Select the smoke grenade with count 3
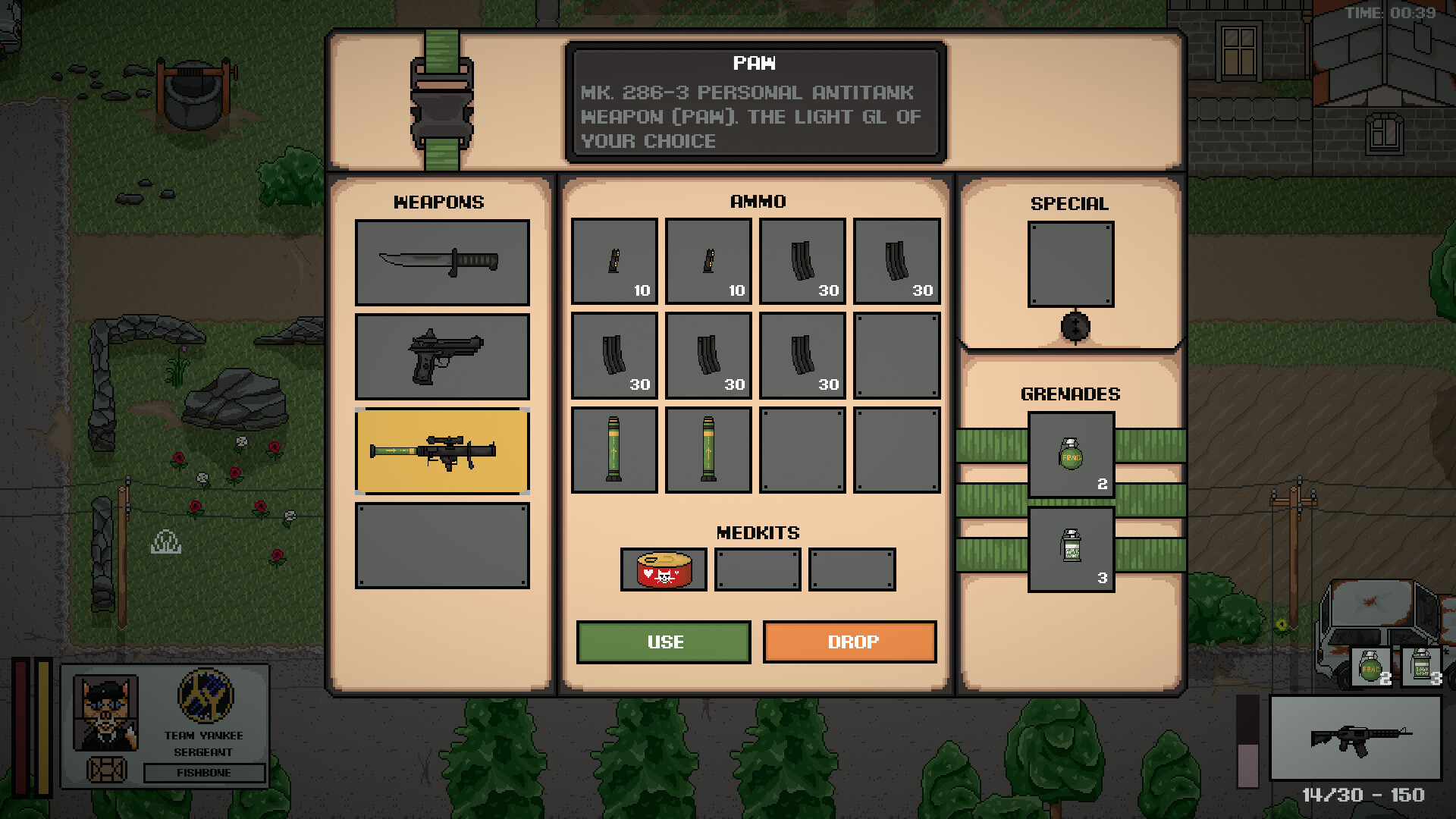Viewport: 1456px width, 819px height. (x=1072, y=548)
